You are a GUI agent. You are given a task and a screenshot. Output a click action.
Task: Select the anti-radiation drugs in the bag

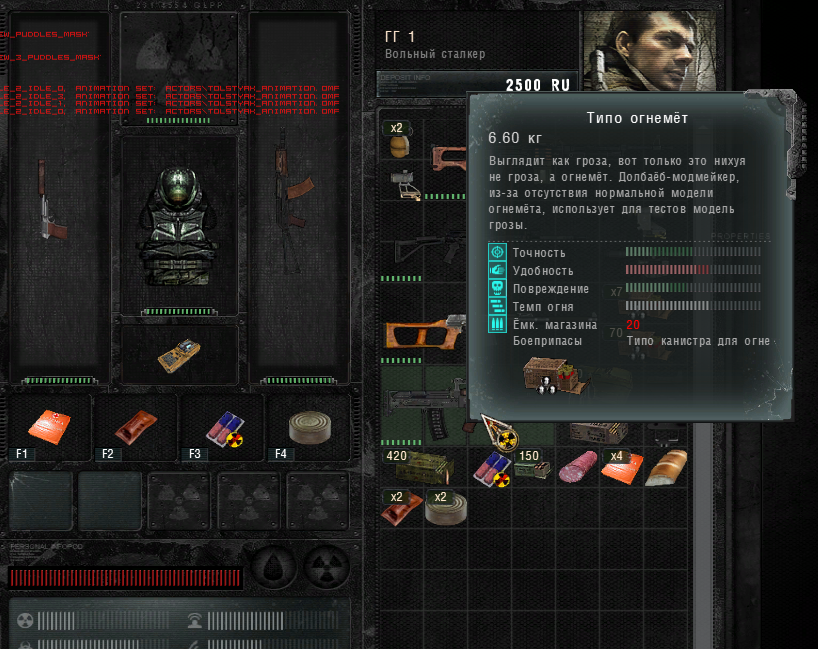(490, 468)
